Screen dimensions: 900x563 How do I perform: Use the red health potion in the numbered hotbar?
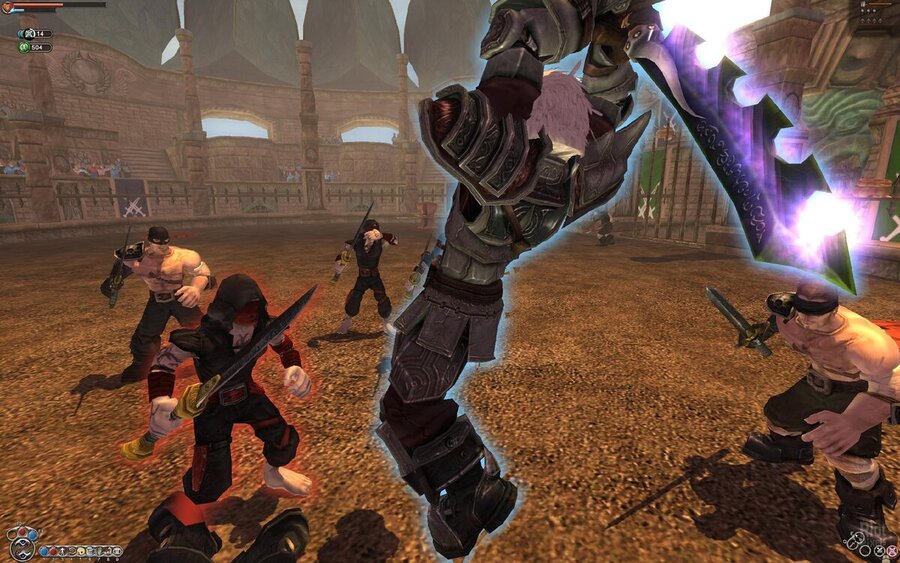click(53, 551)
